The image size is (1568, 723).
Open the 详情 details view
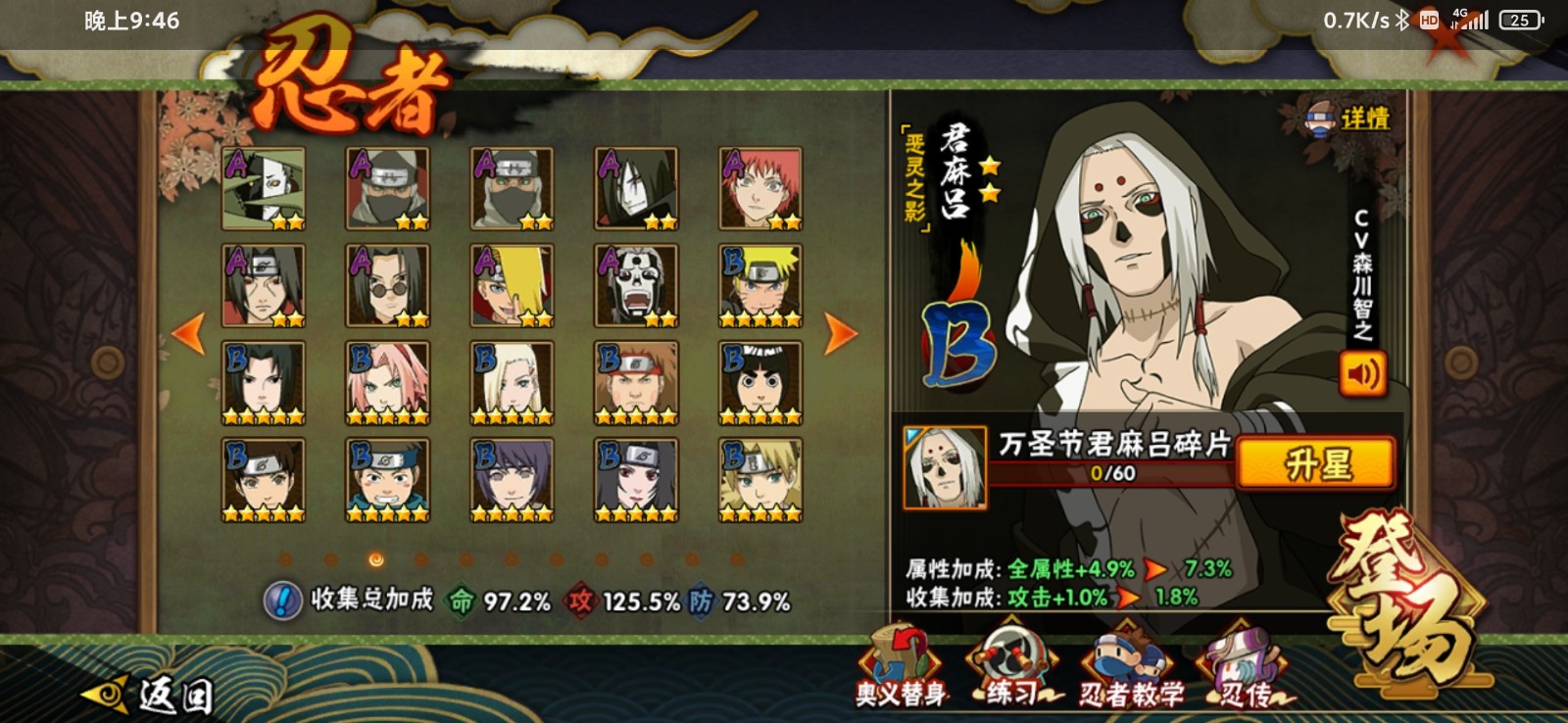tap(1350, 120)
